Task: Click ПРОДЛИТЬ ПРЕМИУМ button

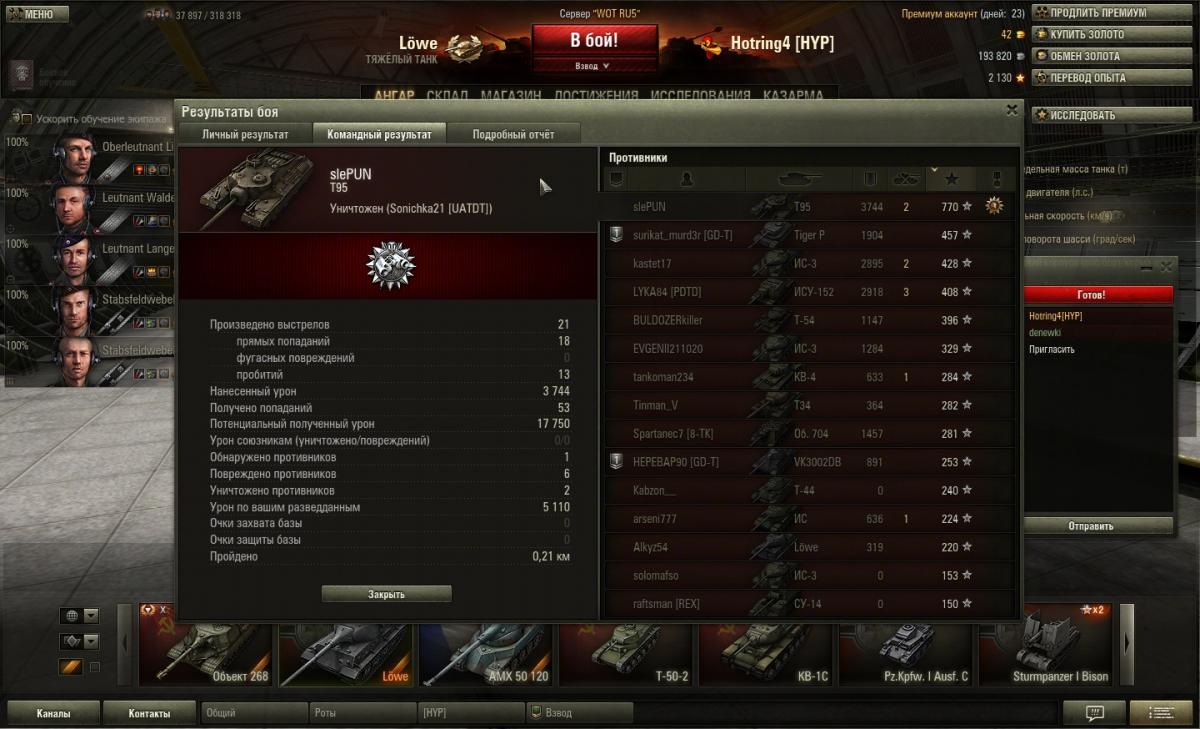Action: coord(1096,13)
